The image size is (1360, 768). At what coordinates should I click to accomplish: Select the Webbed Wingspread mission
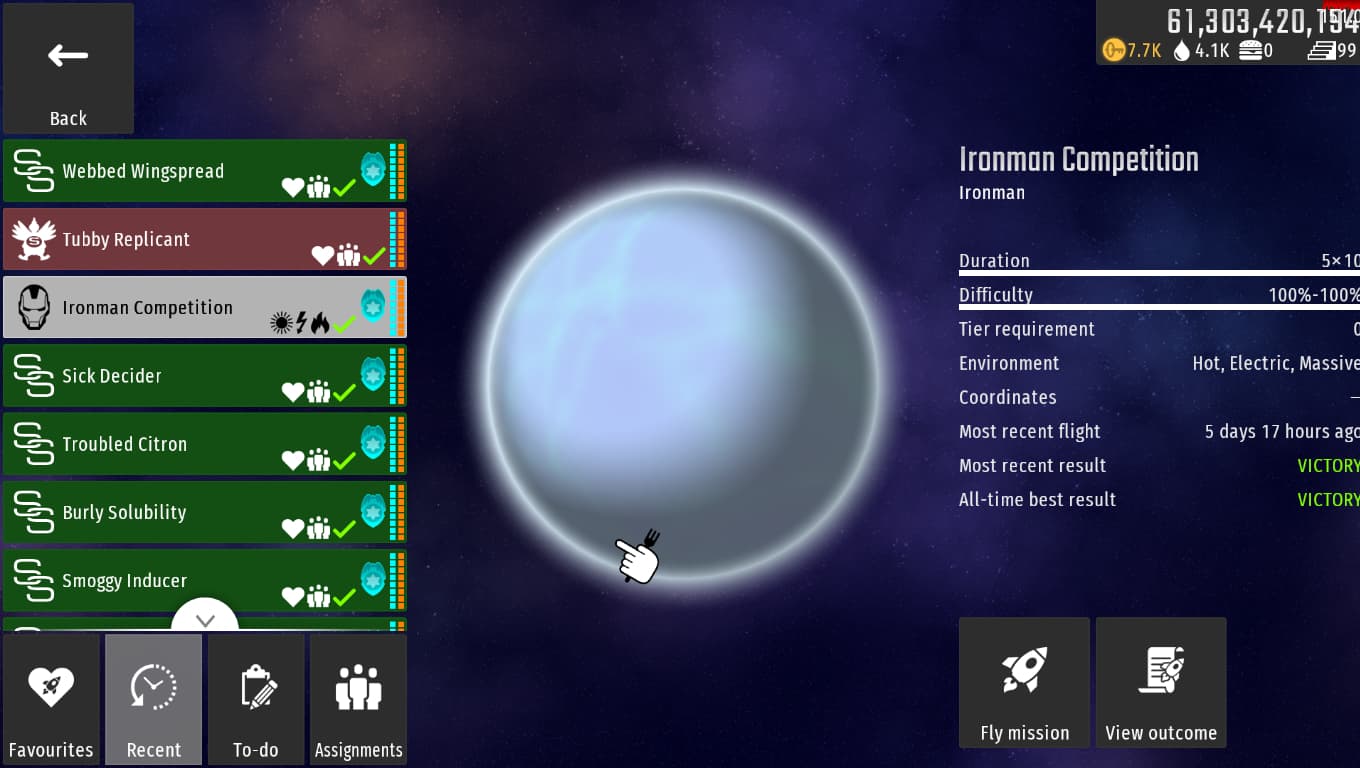tap(204, 171)
